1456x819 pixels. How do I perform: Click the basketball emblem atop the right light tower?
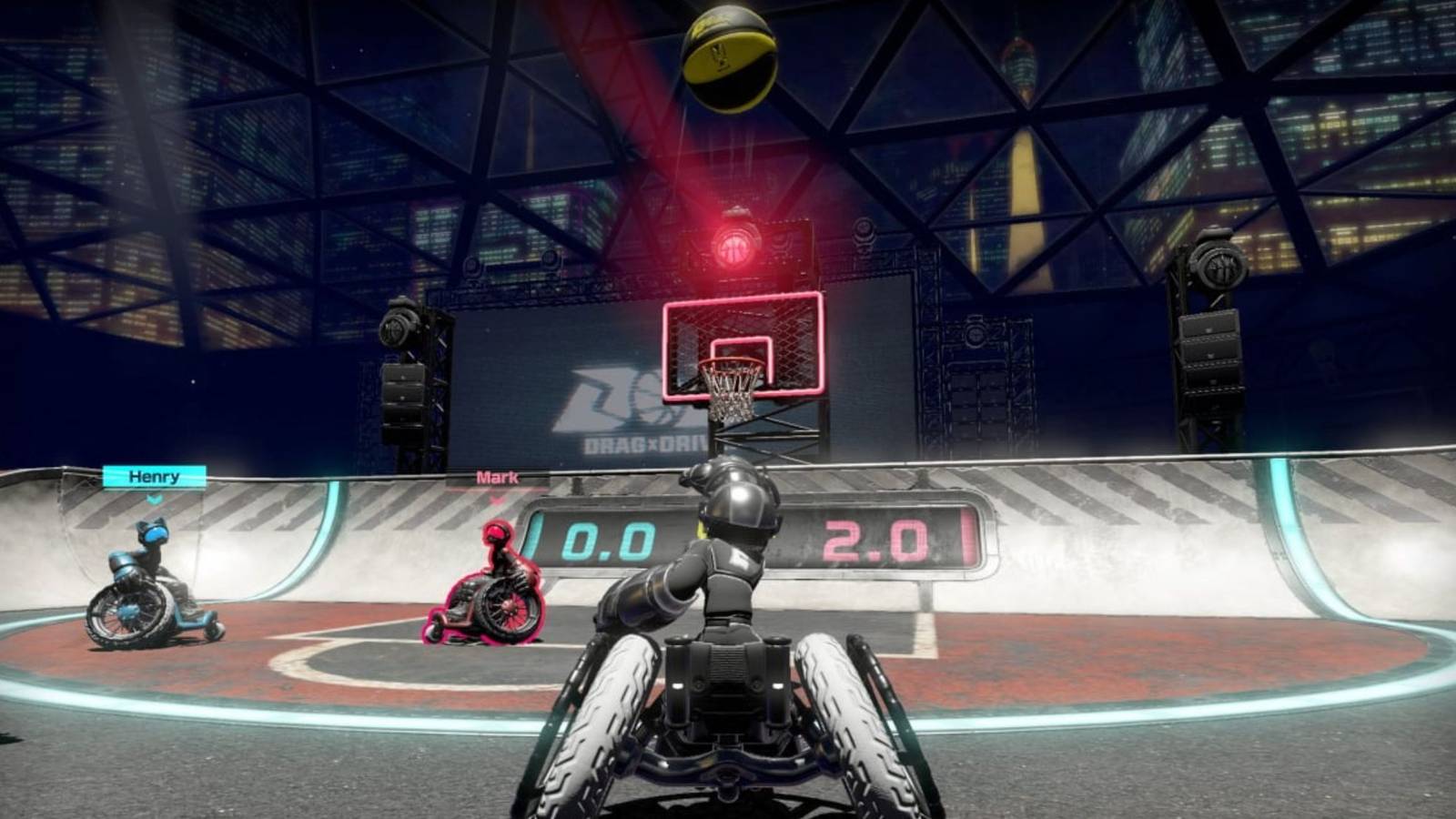[1219, 264]
